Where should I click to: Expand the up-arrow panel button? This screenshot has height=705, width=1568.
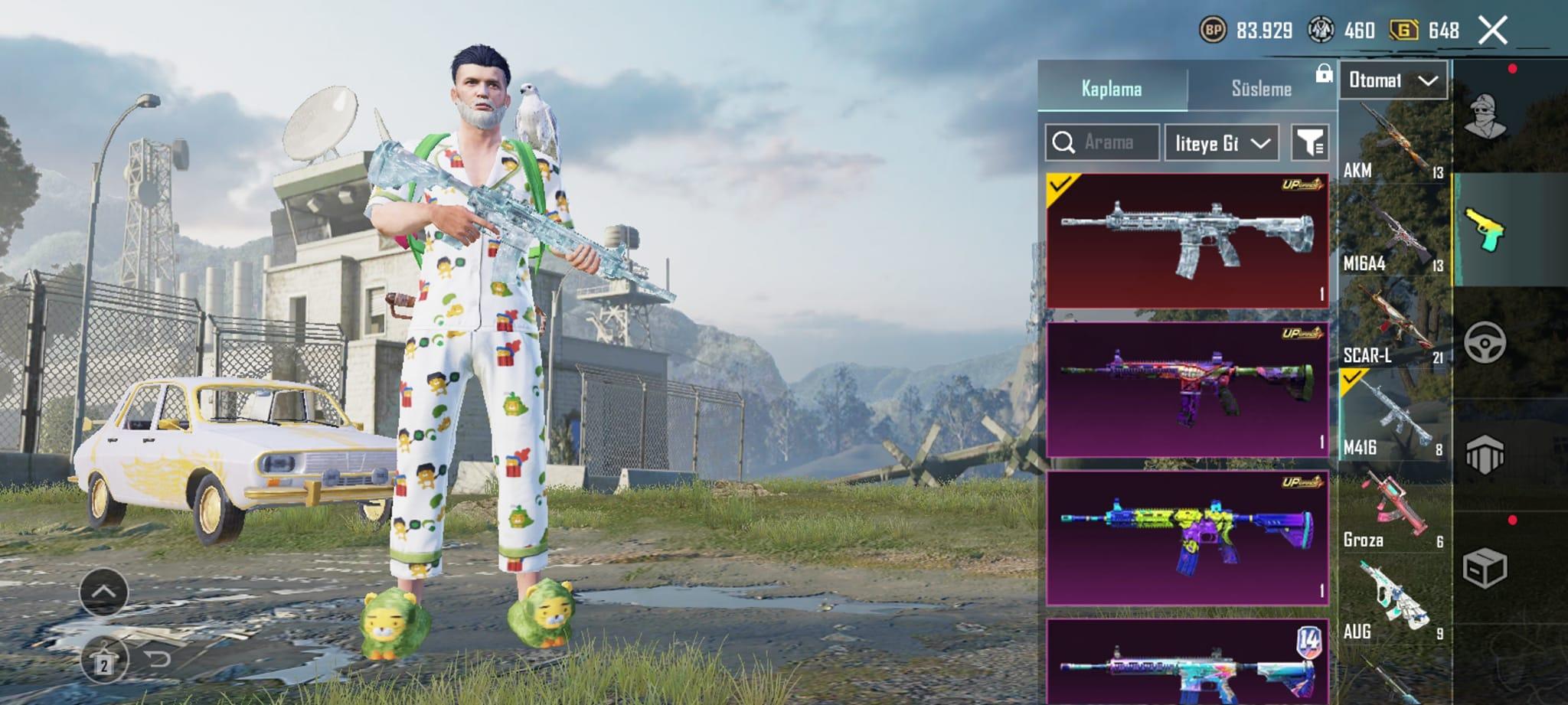pos(103,592)
